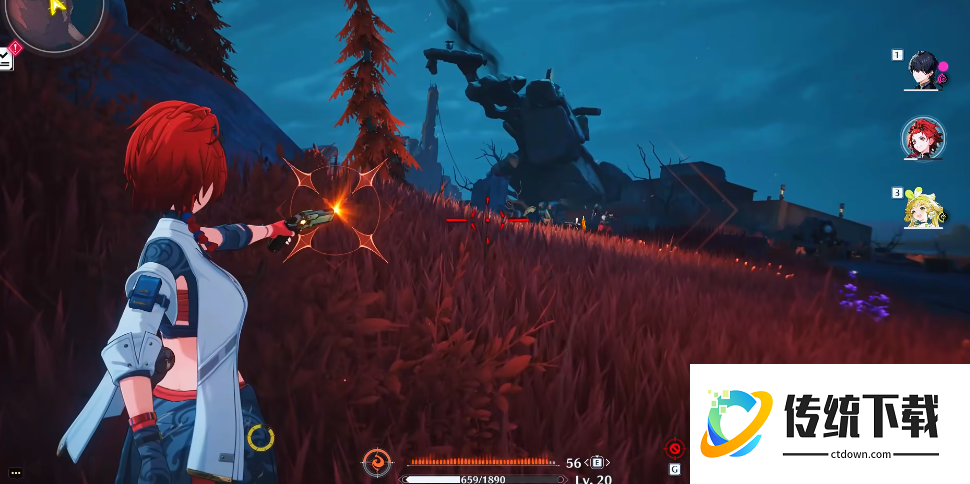Viewport: 970px width, 484px height.
Task: Open the quest checklist icon
Action: pyautogui.click(x=6, y=58)
